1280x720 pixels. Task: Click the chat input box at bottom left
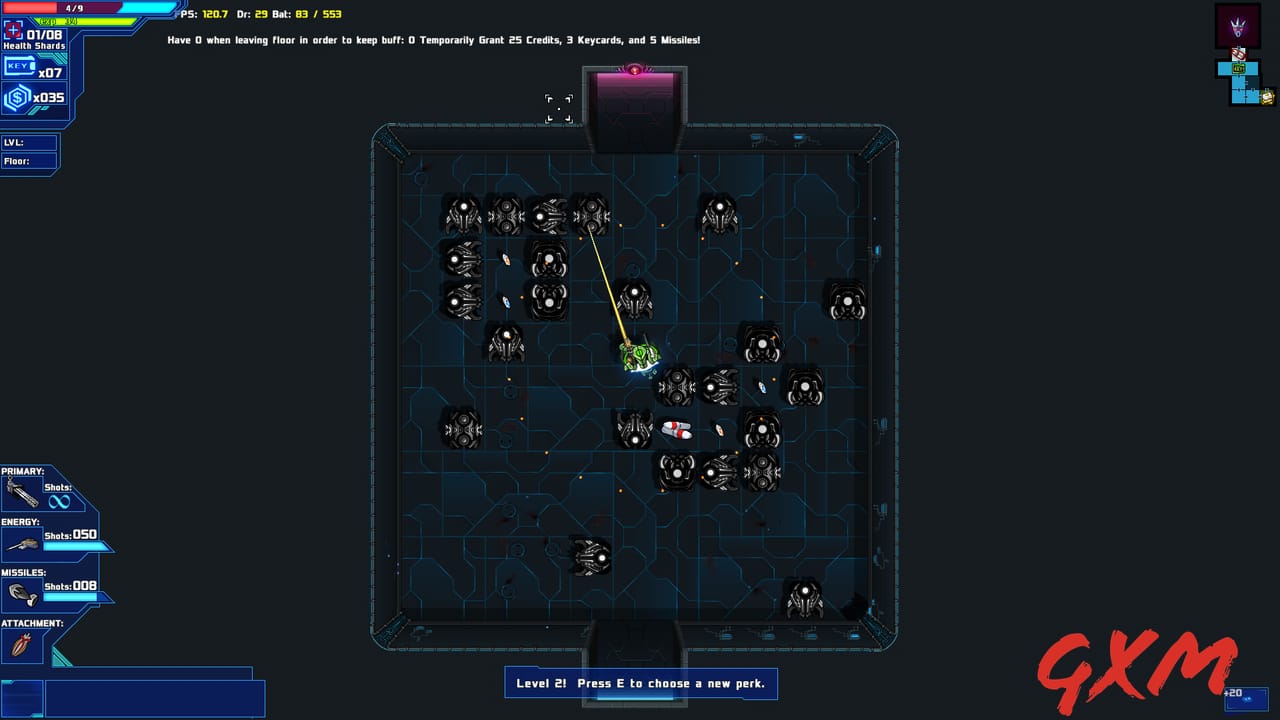click(x=155, y=697)
